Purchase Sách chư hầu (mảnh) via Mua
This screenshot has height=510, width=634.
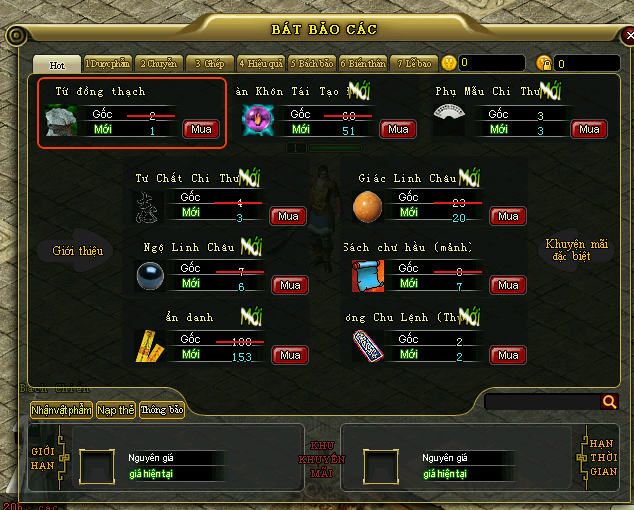508,285
